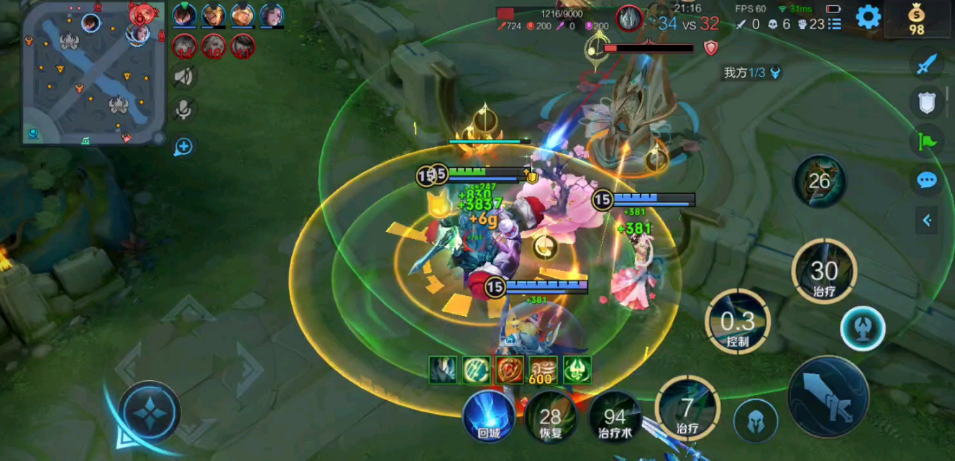The height and width of the screenshot is (461, 955).
Task: Open the blue gear settings menu
Action: tap(868, 16)
